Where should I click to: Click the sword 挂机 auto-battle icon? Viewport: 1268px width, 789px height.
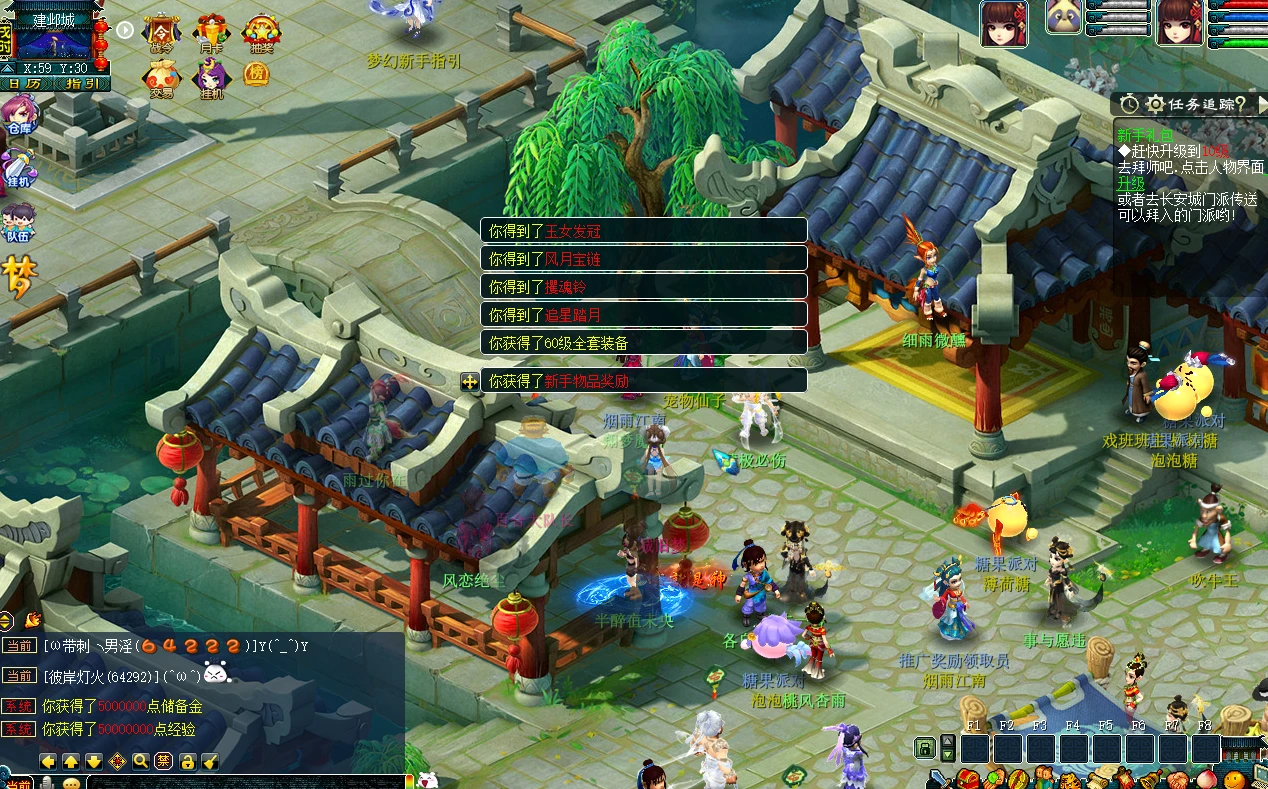pos(18,168)
